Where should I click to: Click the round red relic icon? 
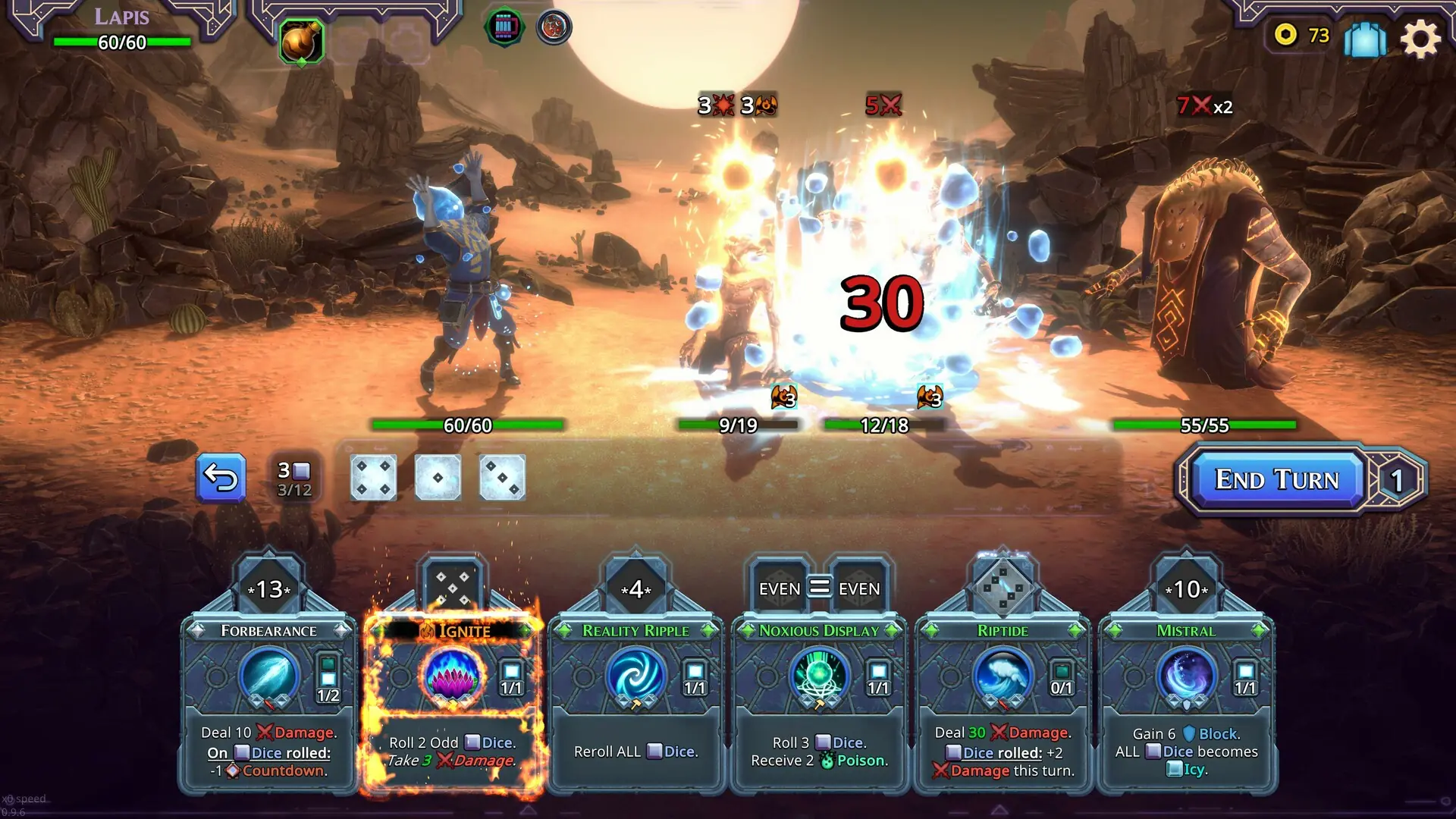coord(554,28)
